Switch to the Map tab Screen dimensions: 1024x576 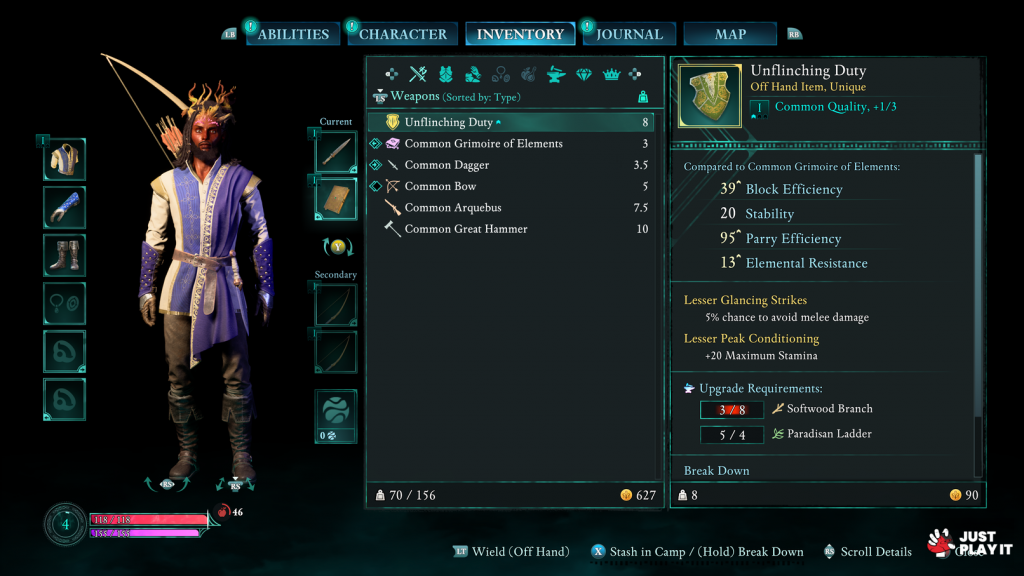(x=730, y=34)
